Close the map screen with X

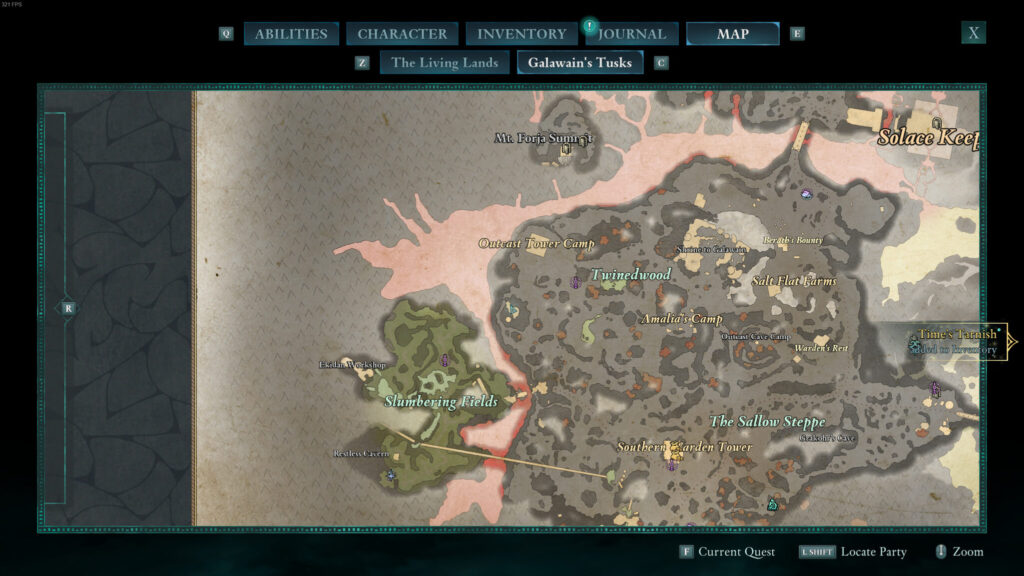pyautogui.click(x=973, y=33)
